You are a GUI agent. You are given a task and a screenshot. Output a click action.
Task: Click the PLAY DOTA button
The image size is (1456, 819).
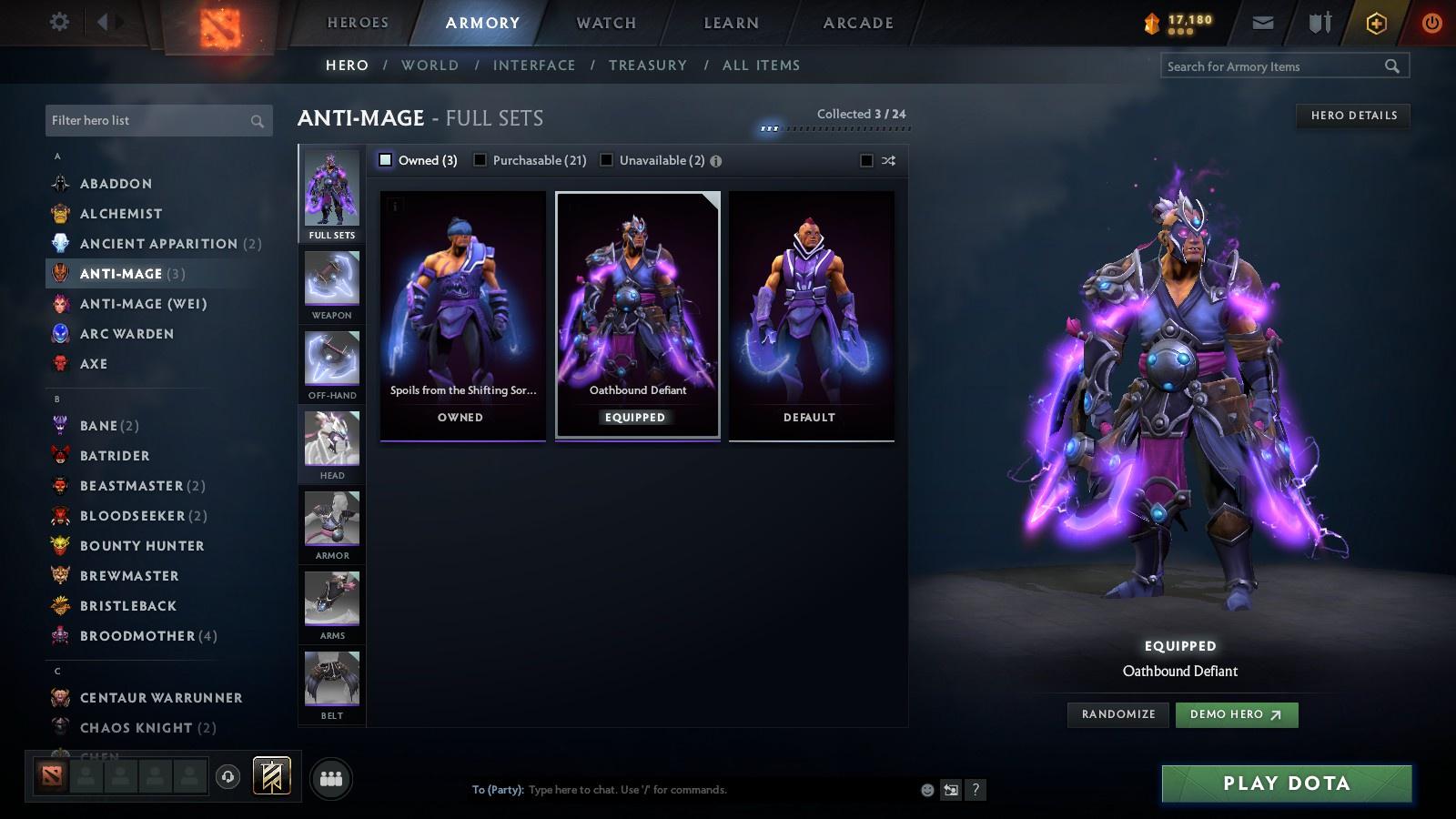[x=1285, y=783]
